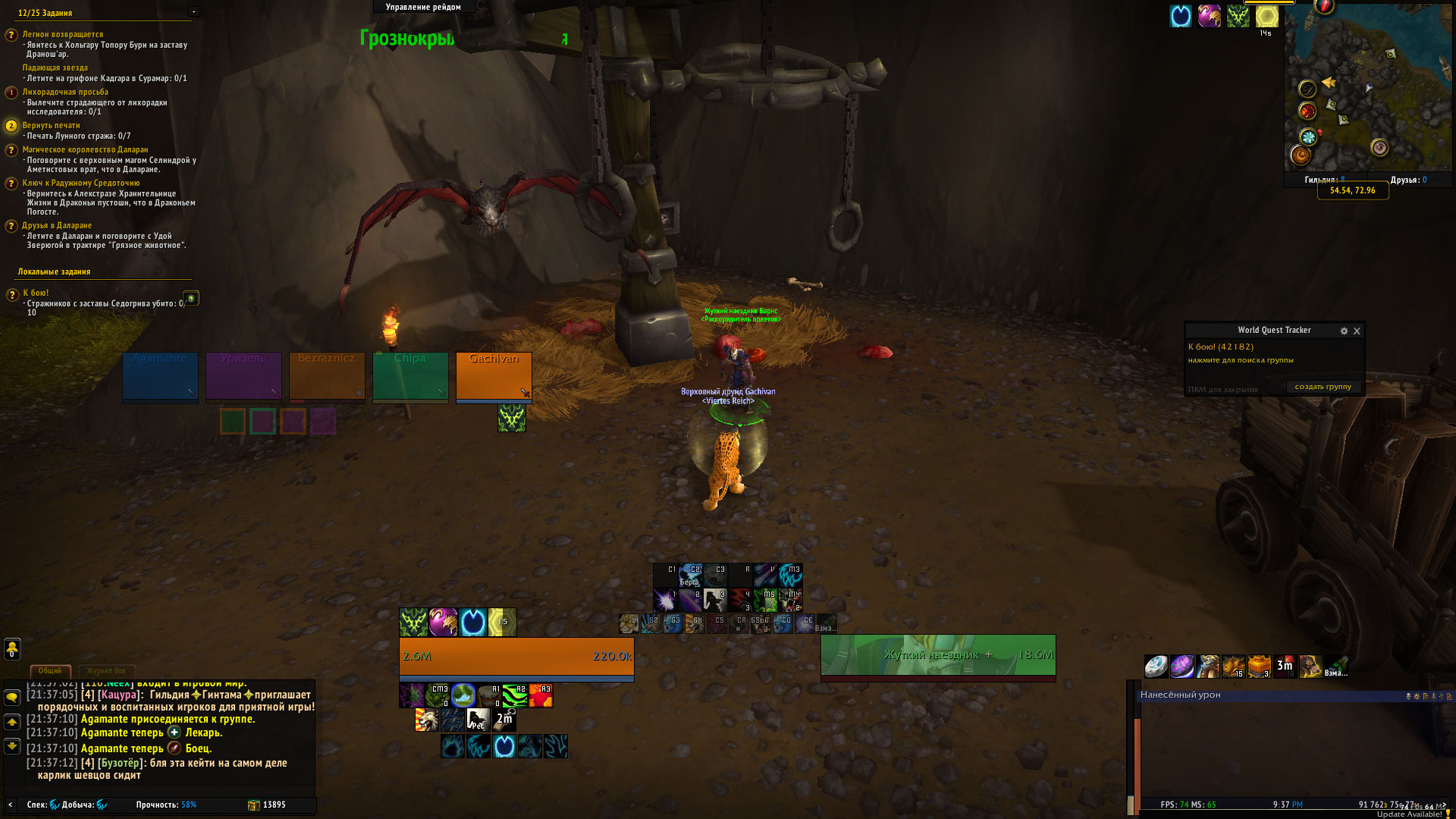
Task: Select Bezraznicz's orange party frame
Action: pyautogui.click(x=327, y=375)
